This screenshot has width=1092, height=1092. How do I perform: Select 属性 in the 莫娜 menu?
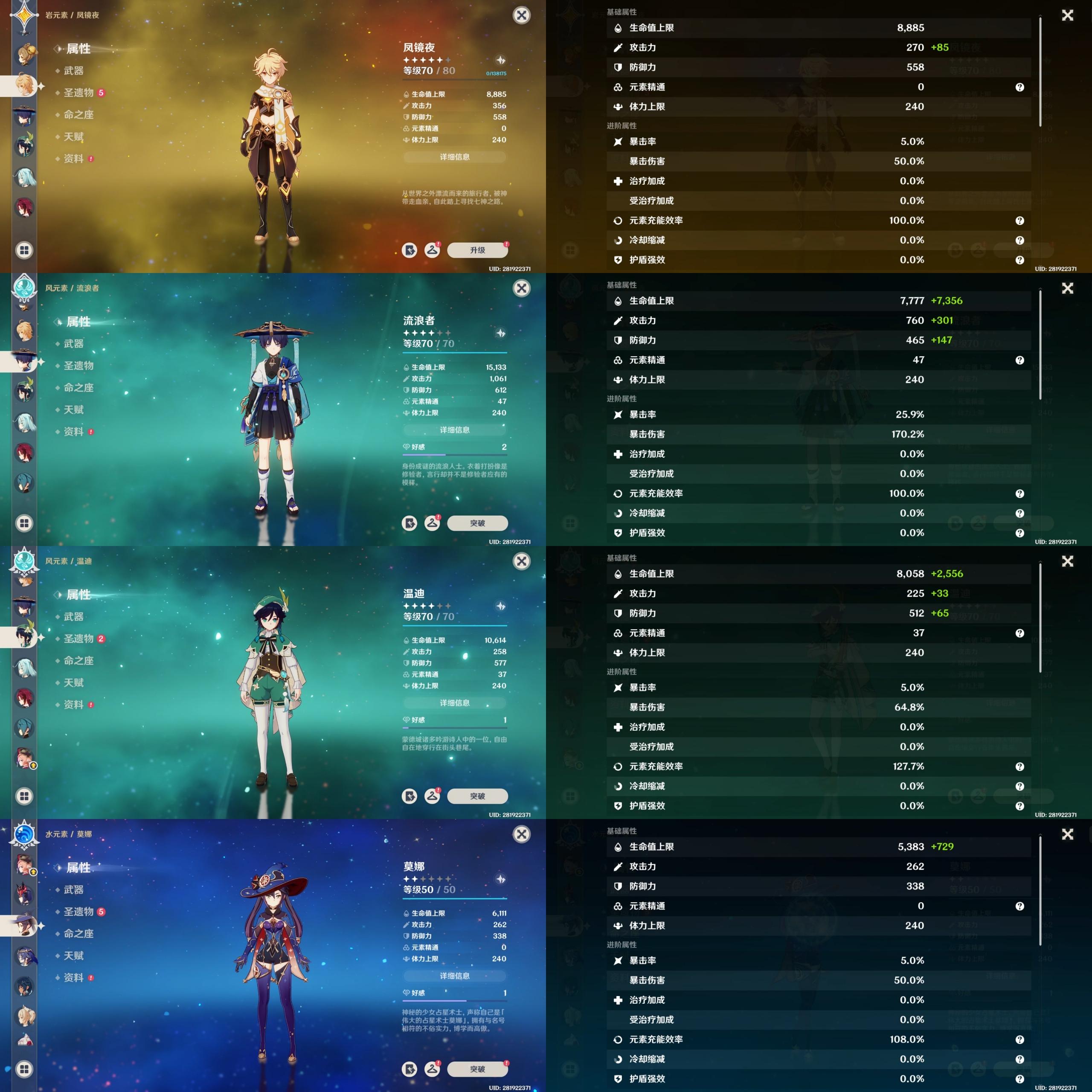coord(78,868)
